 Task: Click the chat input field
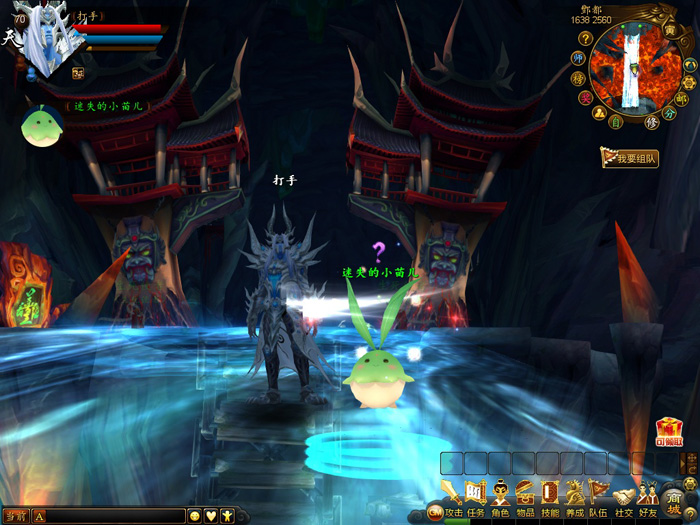(x=115, y=516)
